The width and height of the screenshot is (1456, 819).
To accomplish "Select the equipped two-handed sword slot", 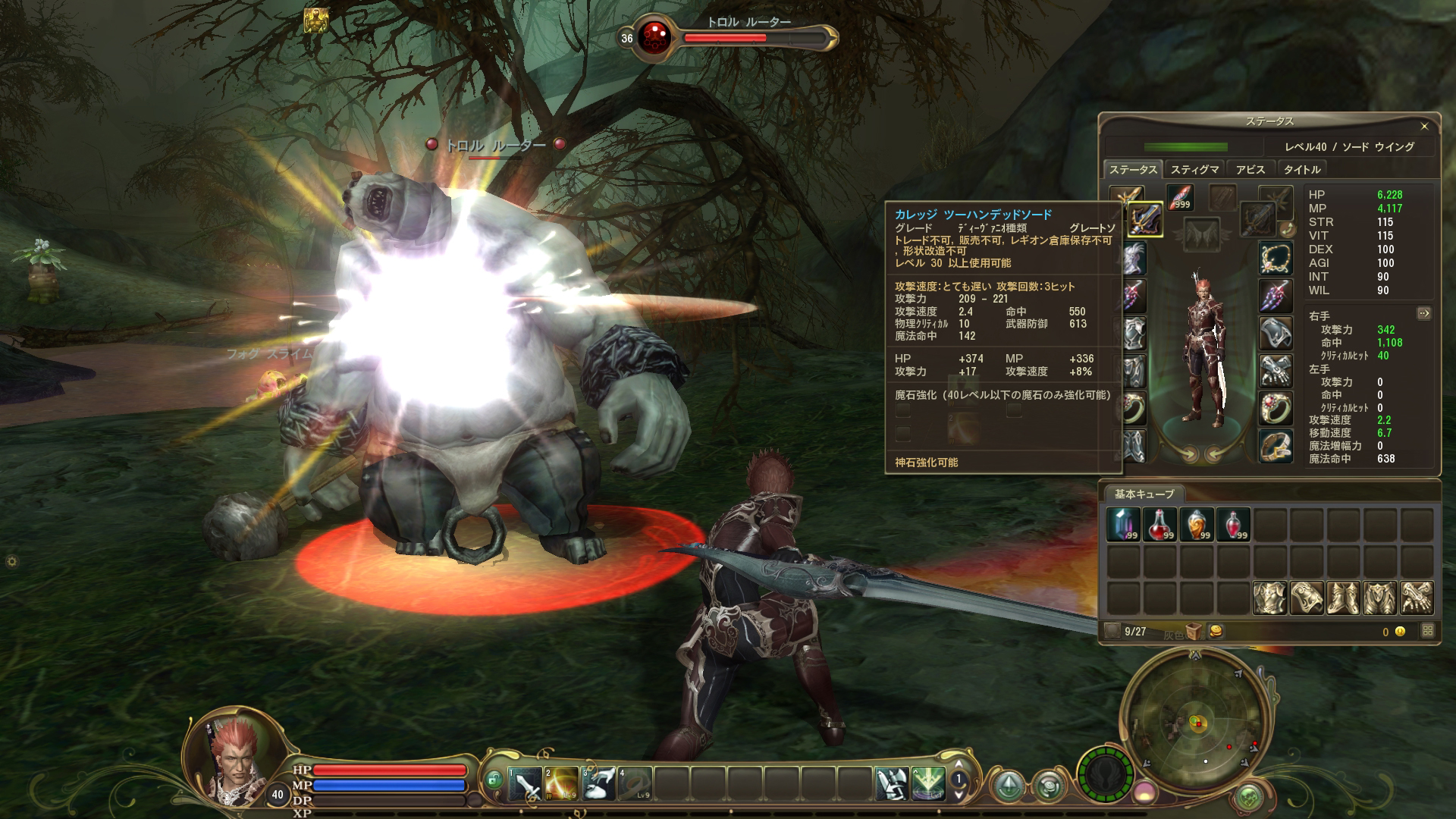I will tap(1144, 220).
